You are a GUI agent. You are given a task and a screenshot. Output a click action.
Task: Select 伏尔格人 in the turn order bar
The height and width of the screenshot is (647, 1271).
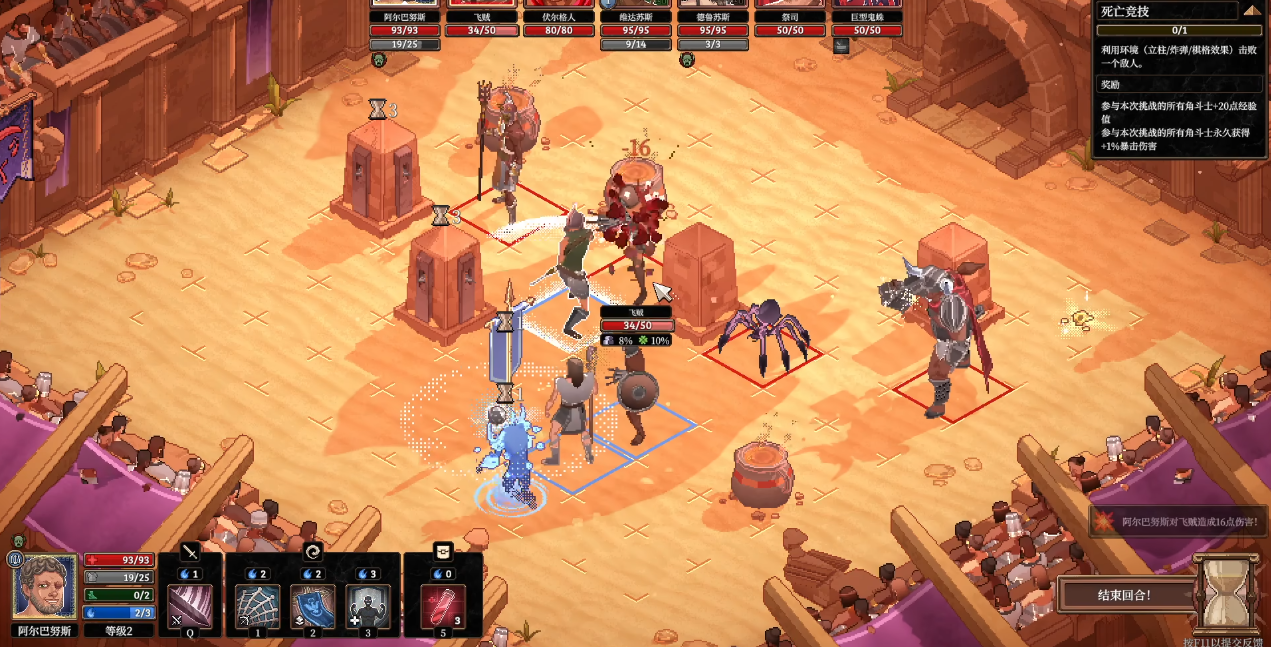tap(560, 17)
